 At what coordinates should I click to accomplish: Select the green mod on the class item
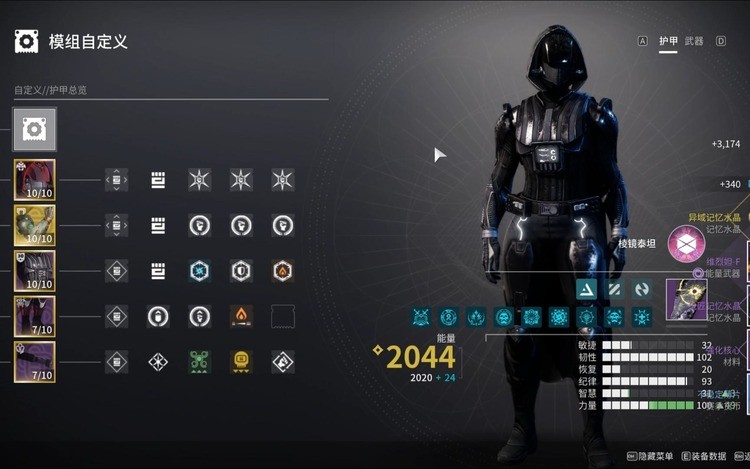pyautogui.click(x=200, y=362)
